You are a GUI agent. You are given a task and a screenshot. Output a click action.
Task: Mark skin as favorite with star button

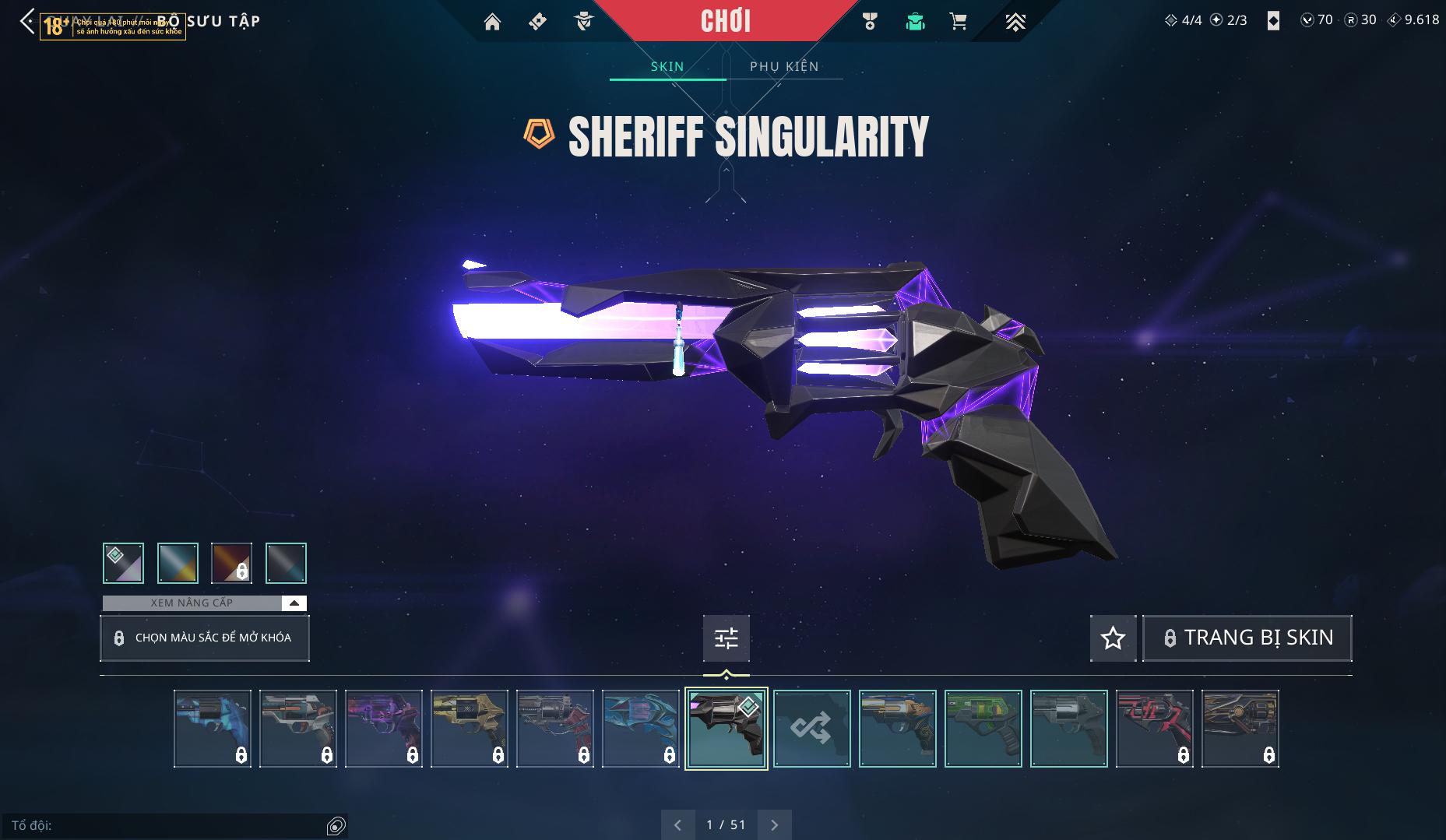[1113, 638]
